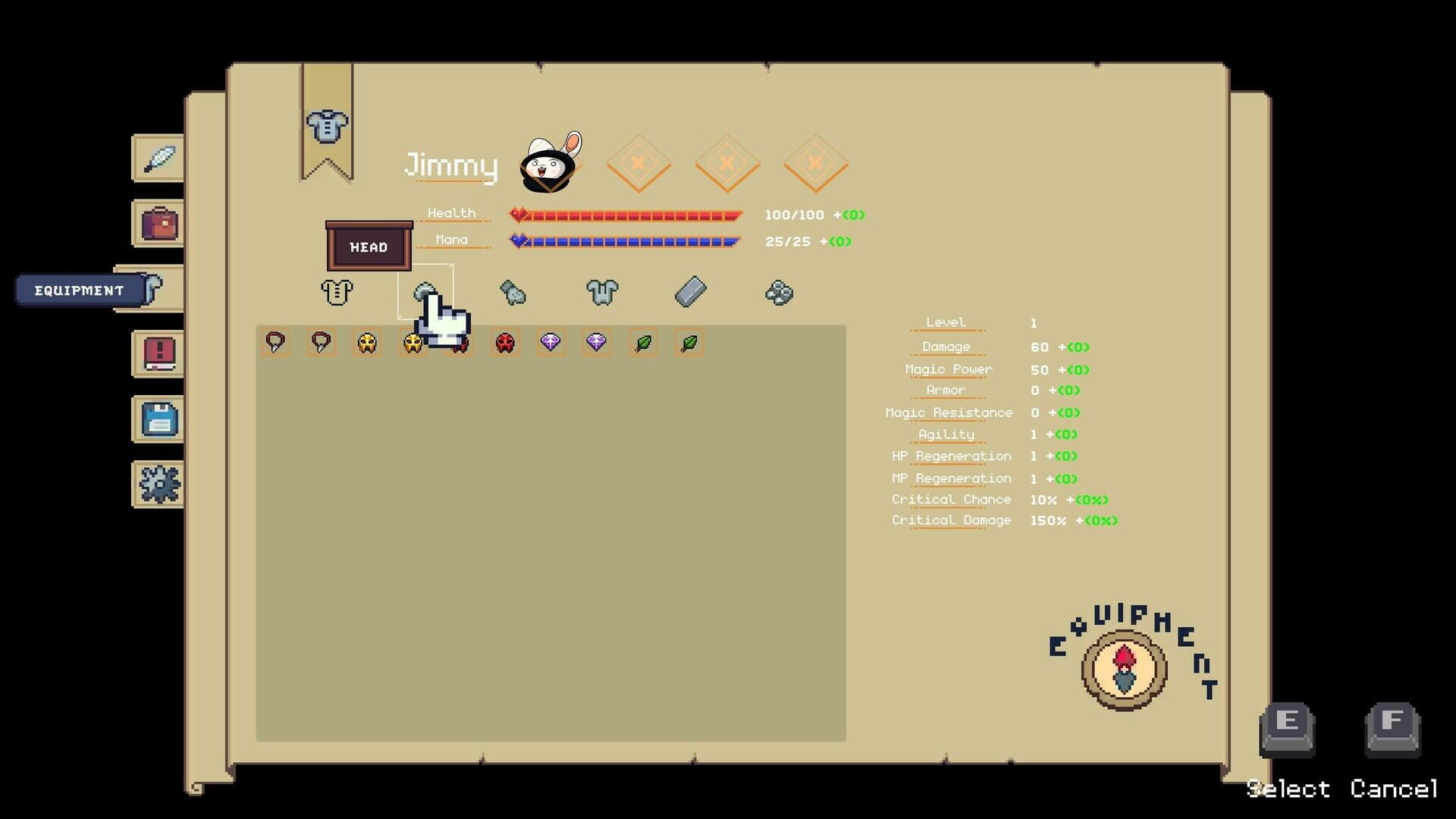
Task: Switch to the EQUIPMENT tab on the left
Action: coord(78,290)
